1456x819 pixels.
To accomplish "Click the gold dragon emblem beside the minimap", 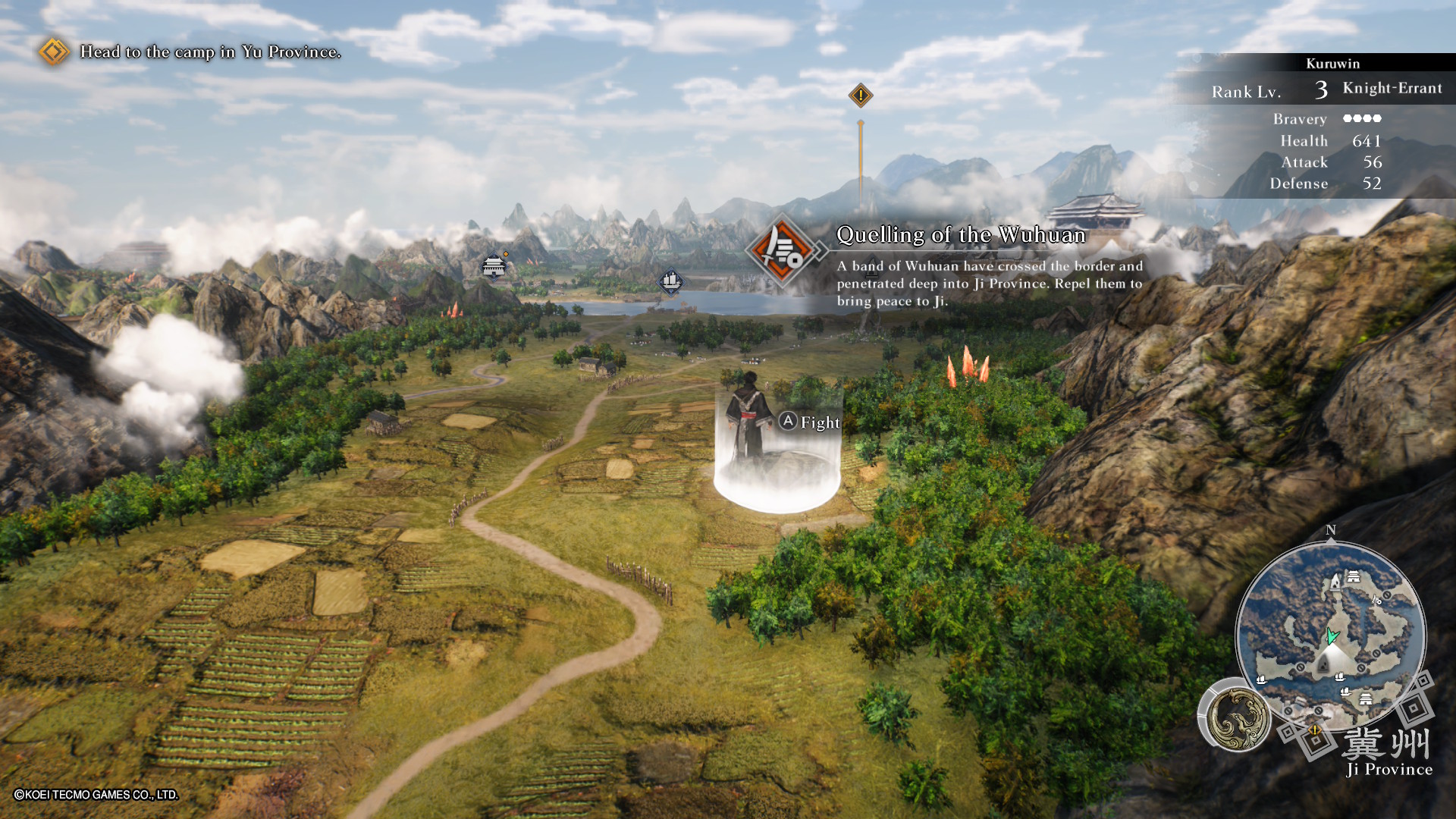I will click(1236, 717).
